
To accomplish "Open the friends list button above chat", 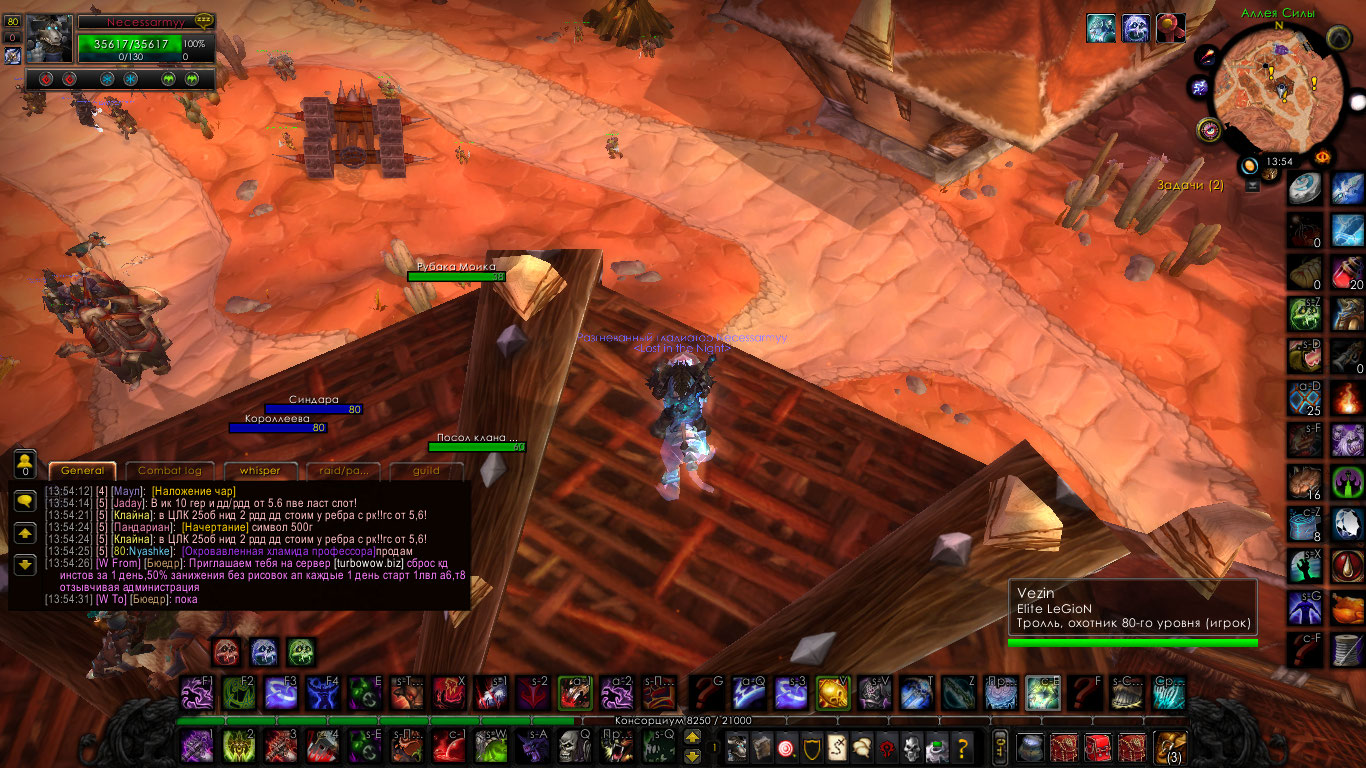I will [25, 463].
